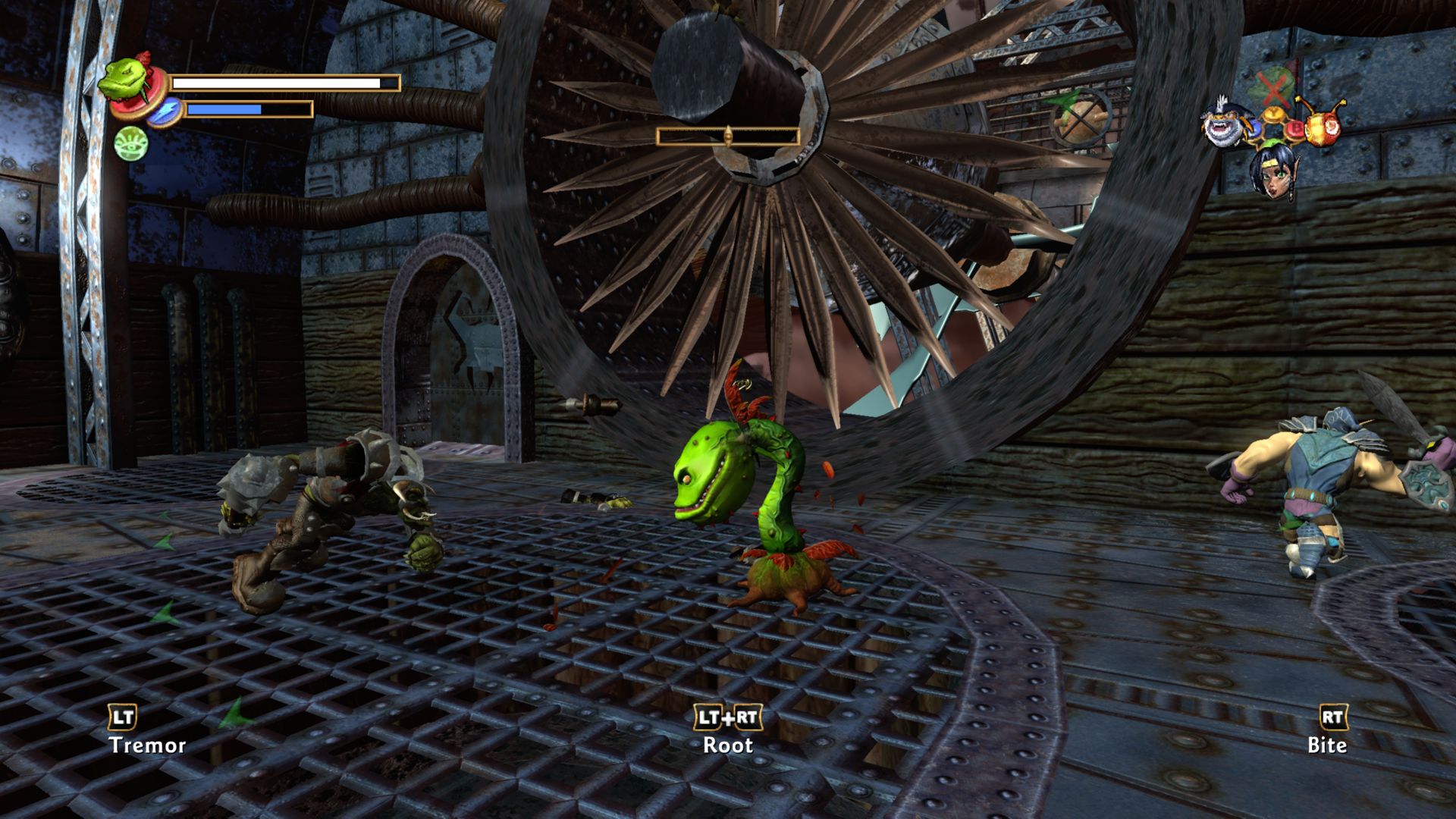The width and height of the screenshot is (1456, 819).
Task: Select the crossed-out green plant portrait
Action: pos(1274,87)
